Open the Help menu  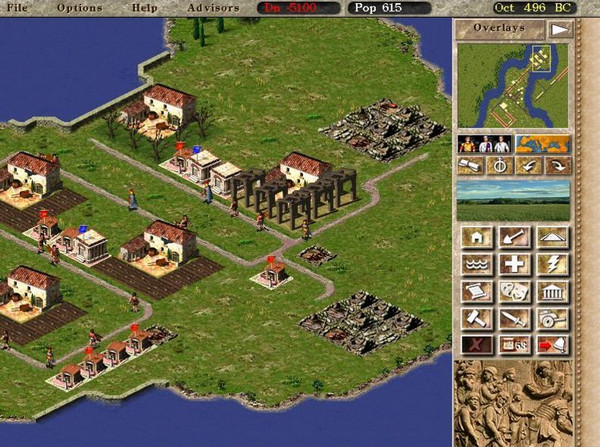[x=145, y=8]
